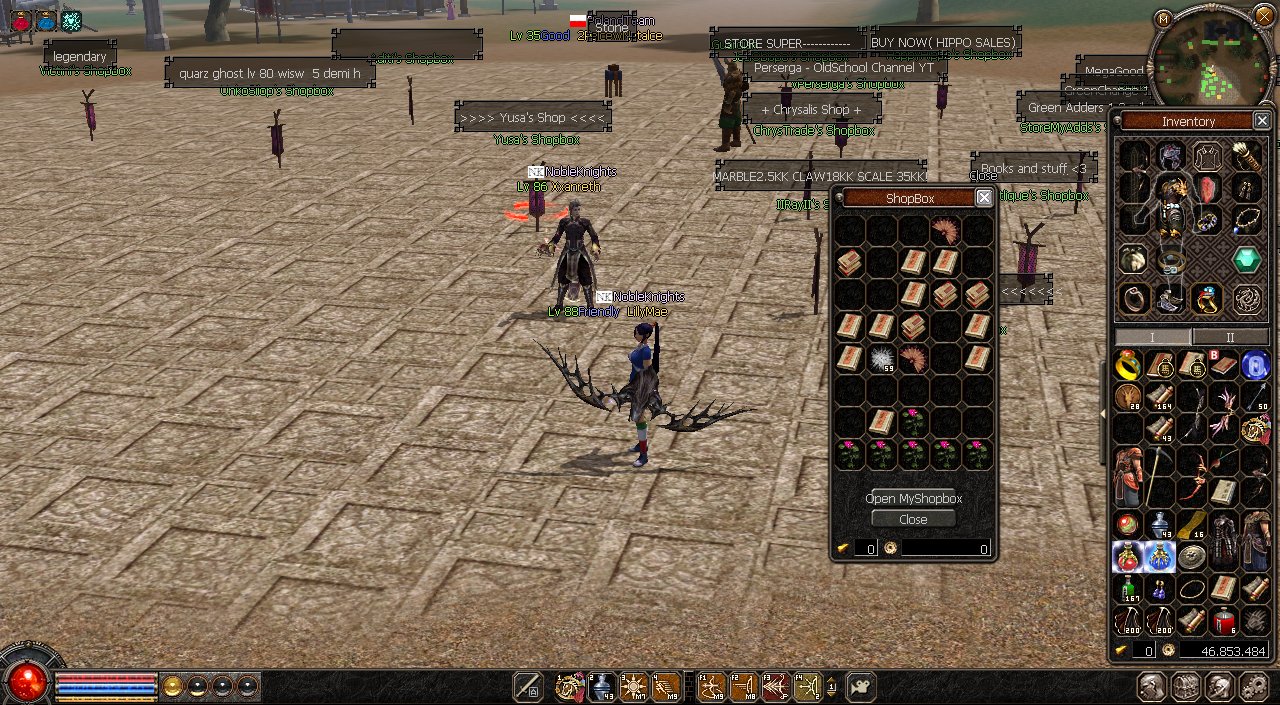
Task: Activate the bow skill in slot F1
Action: click(711, 686)
